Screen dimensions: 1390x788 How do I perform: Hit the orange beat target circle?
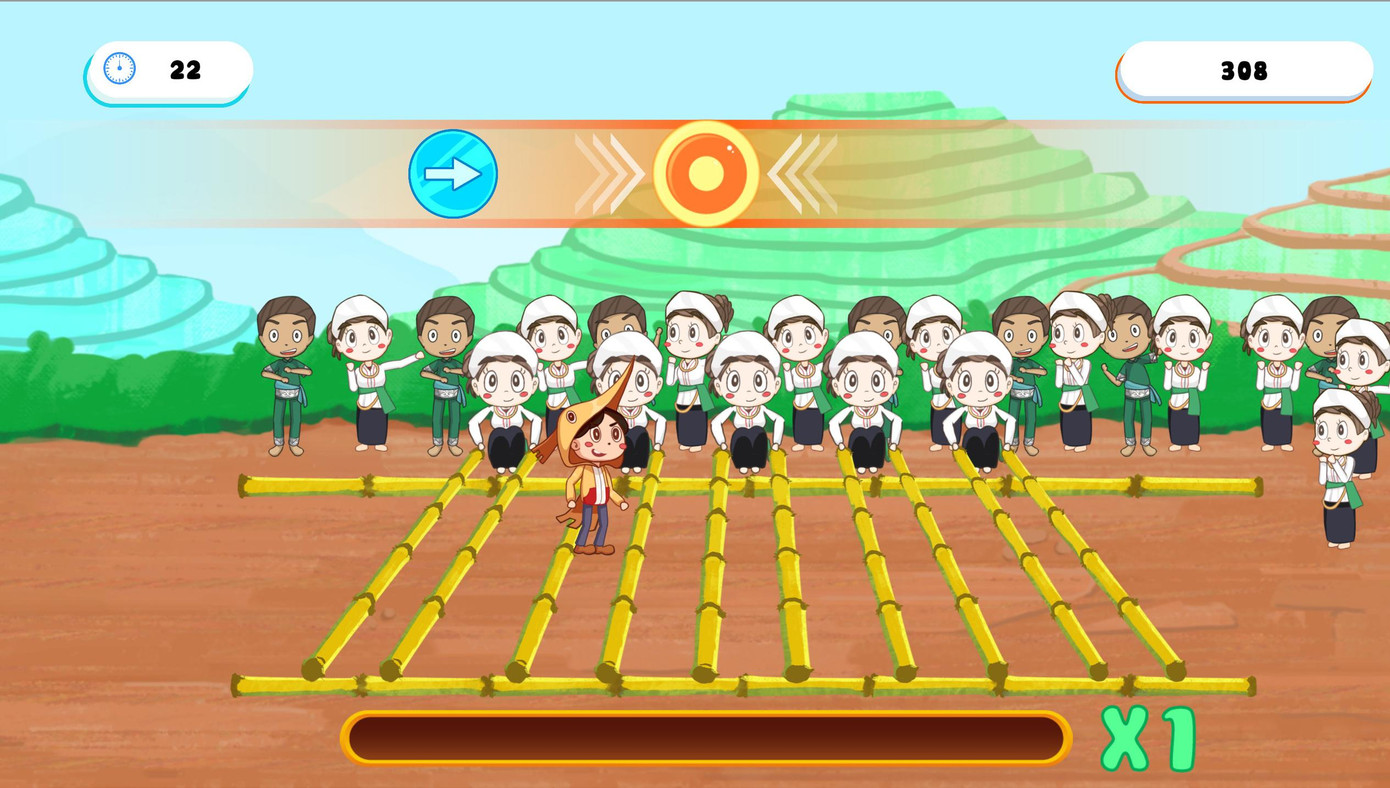coord(706,174)
